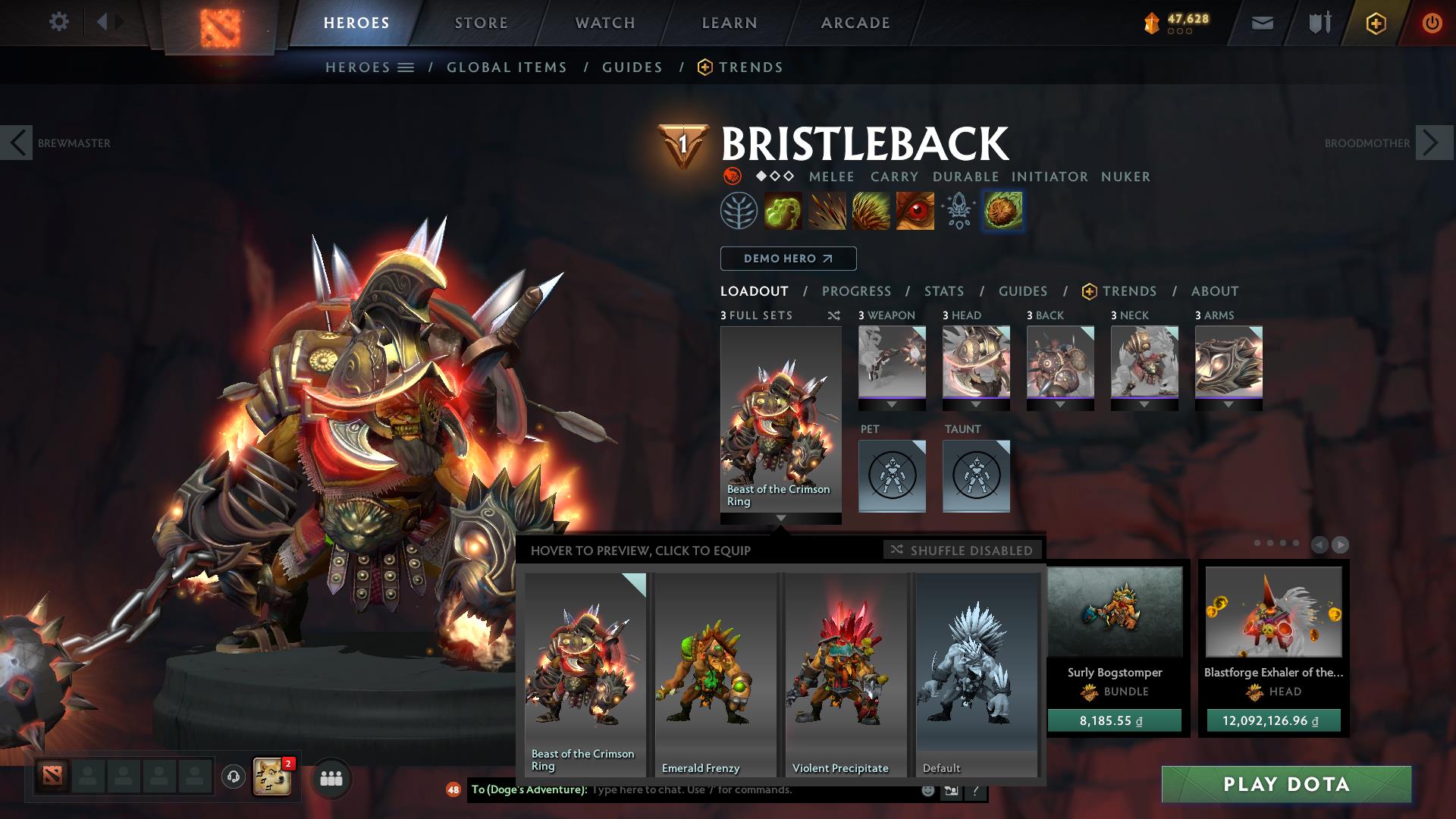The image size is (1456, 819).
Task: Expand the Weapon slot dropdown arrow
Action: click(x=892, y=404)
